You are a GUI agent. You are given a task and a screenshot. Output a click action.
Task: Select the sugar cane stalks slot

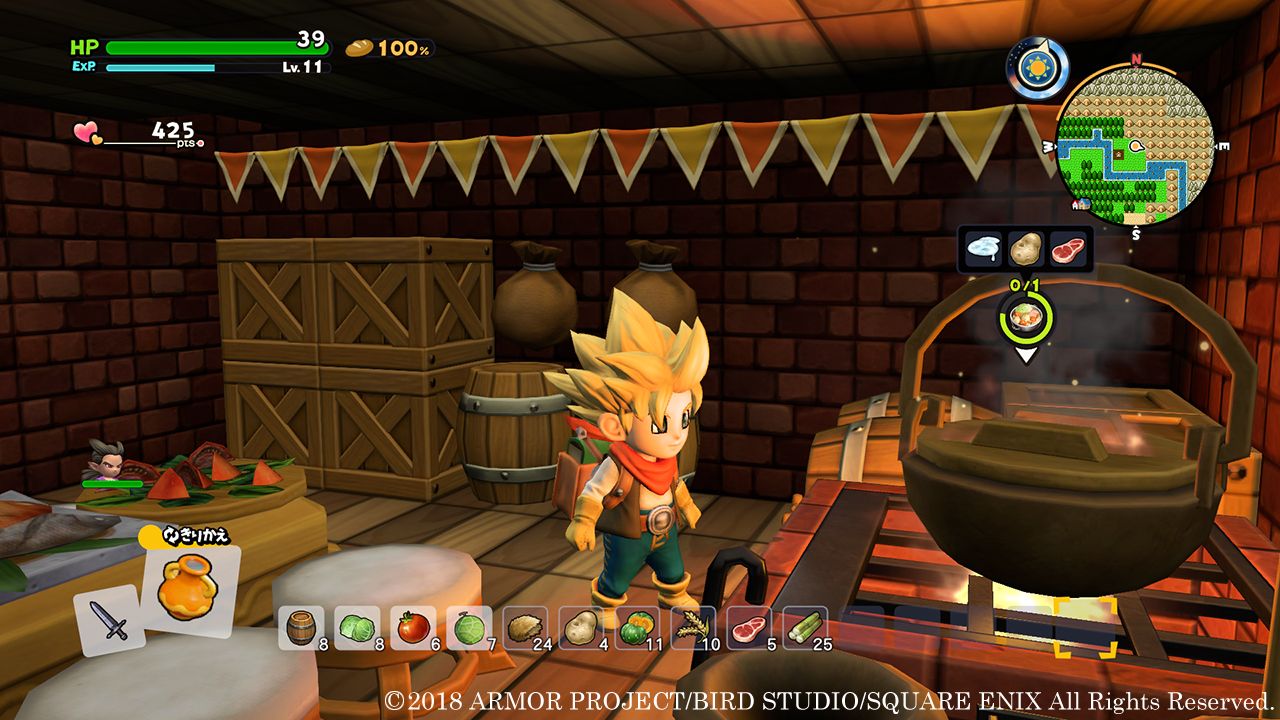[x=804, y=627]
